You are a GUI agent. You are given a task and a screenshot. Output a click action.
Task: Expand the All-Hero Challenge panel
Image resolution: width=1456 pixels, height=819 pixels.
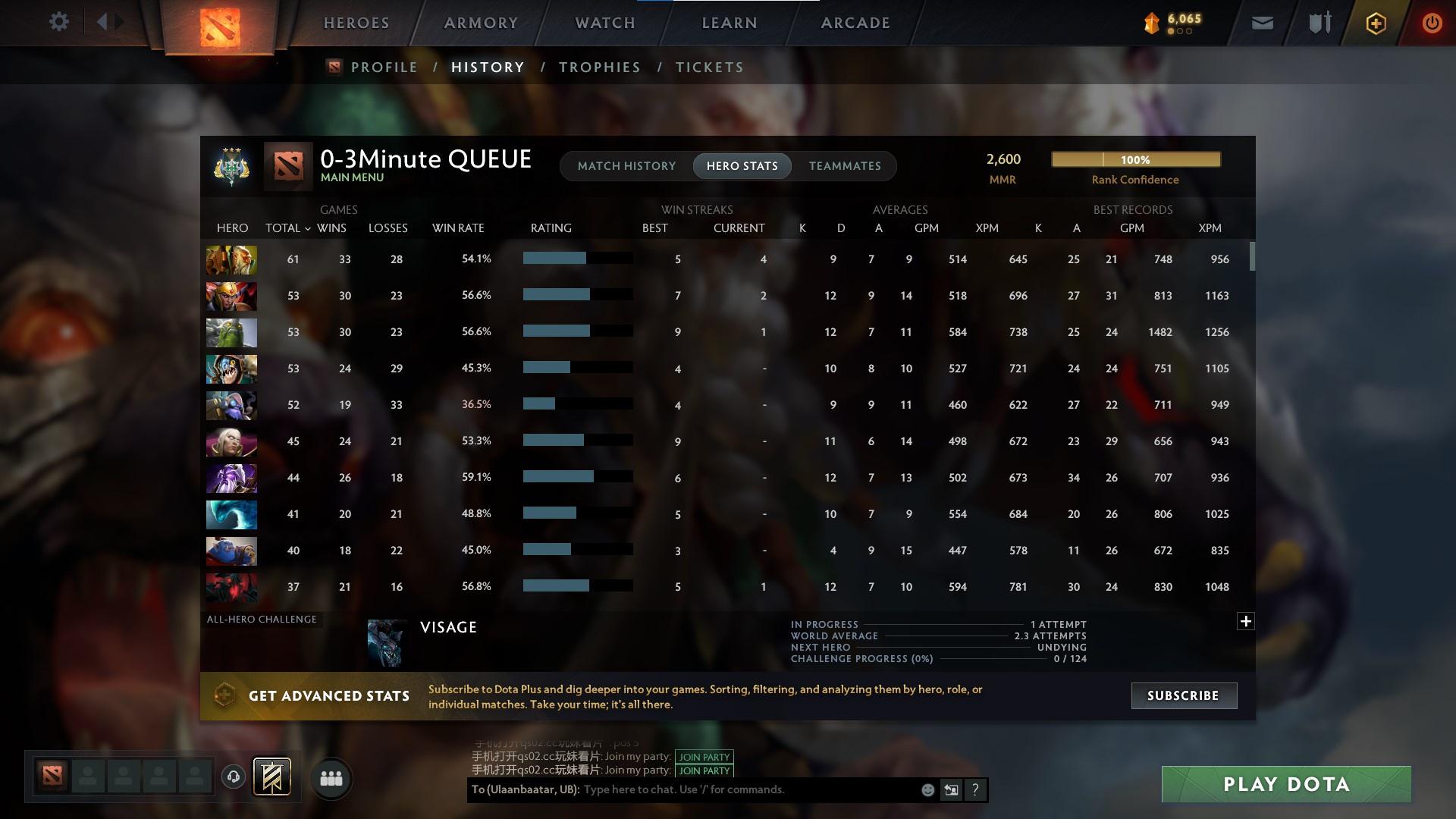click(x=1246, y=621)
